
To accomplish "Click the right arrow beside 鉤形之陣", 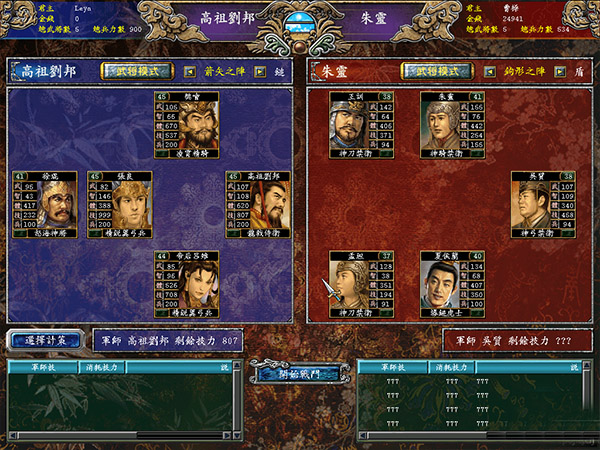I will 562,72.
